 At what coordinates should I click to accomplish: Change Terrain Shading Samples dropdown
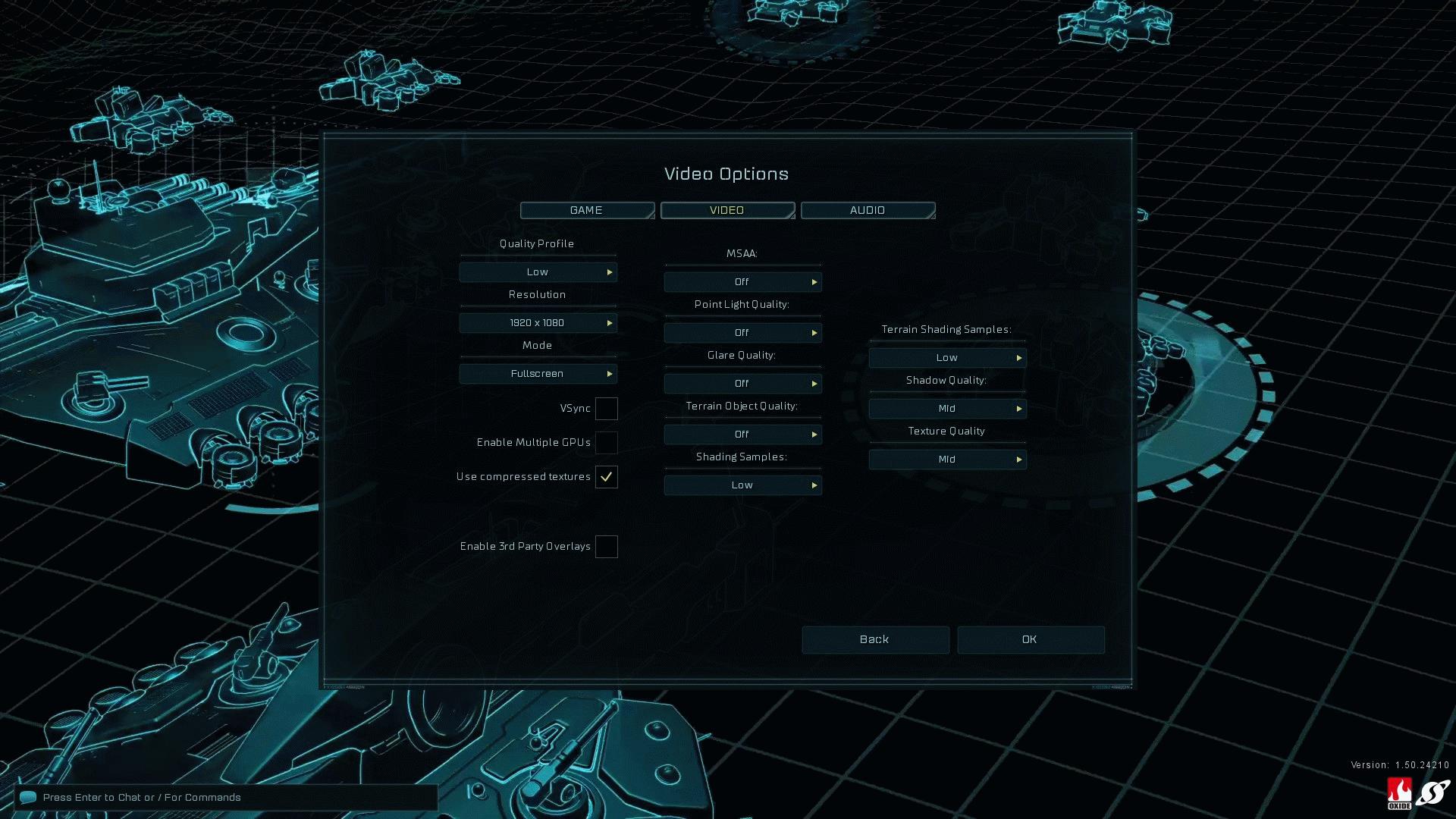coord(947,358)
